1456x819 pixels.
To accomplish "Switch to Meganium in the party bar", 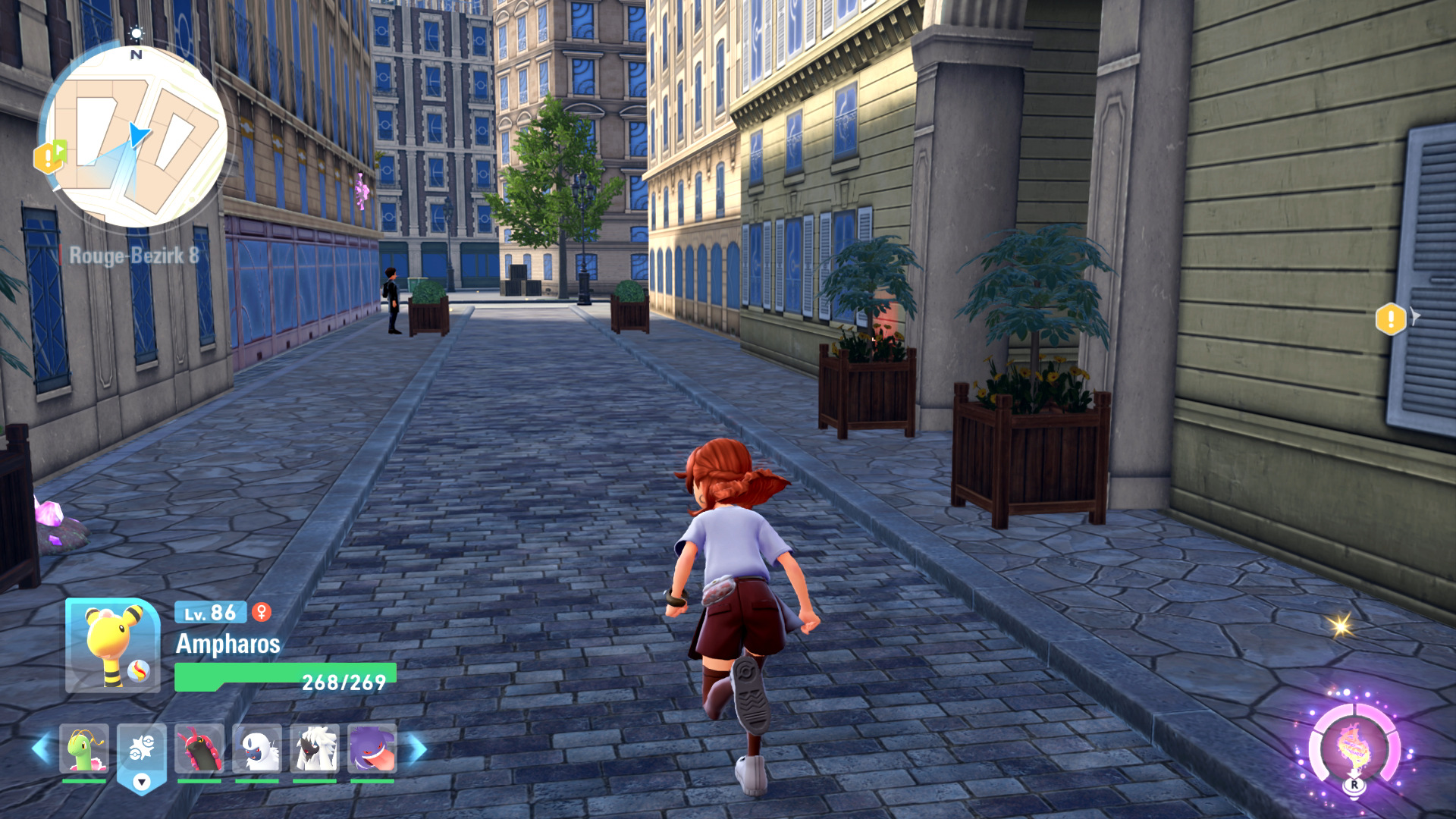I will (83, 748).
